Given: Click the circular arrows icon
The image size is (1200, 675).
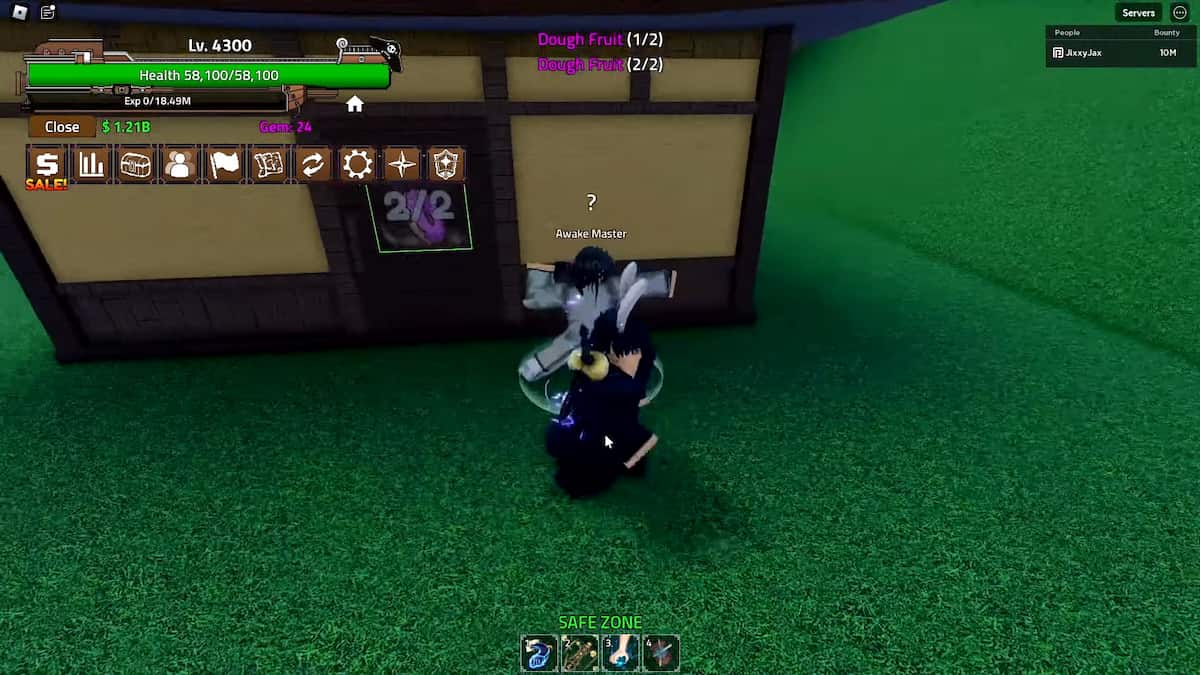Looking at the screenshot, I should pos(313,165).
